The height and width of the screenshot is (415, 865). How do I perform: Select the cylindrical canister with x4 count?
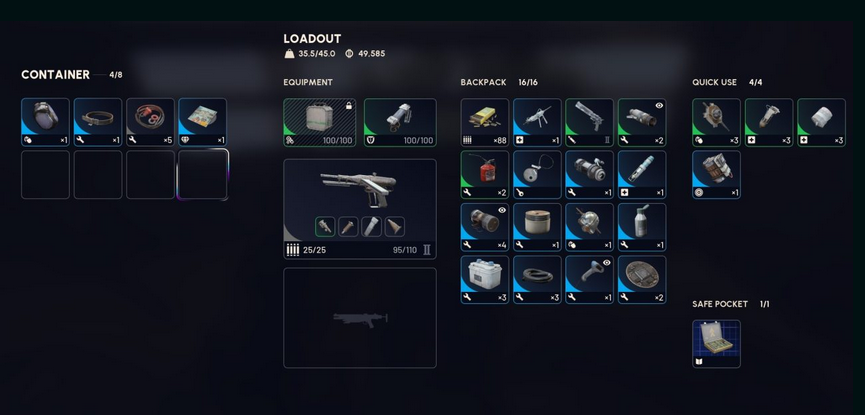[485, 227]
